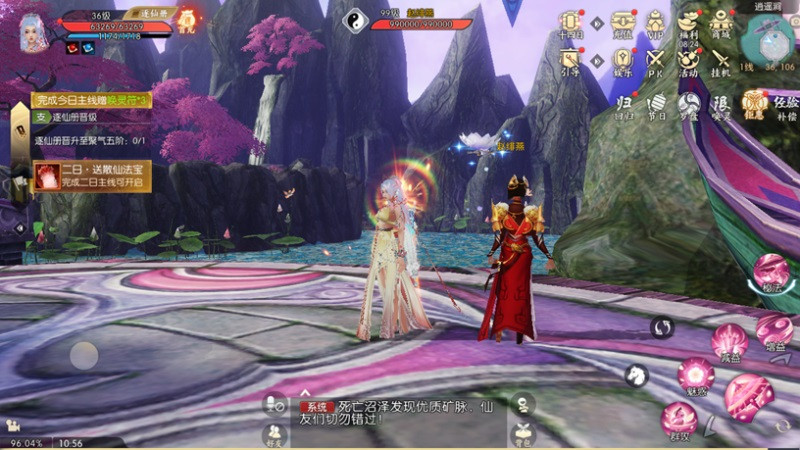
Task: Open the 活动 events menu
Action: 688,59
